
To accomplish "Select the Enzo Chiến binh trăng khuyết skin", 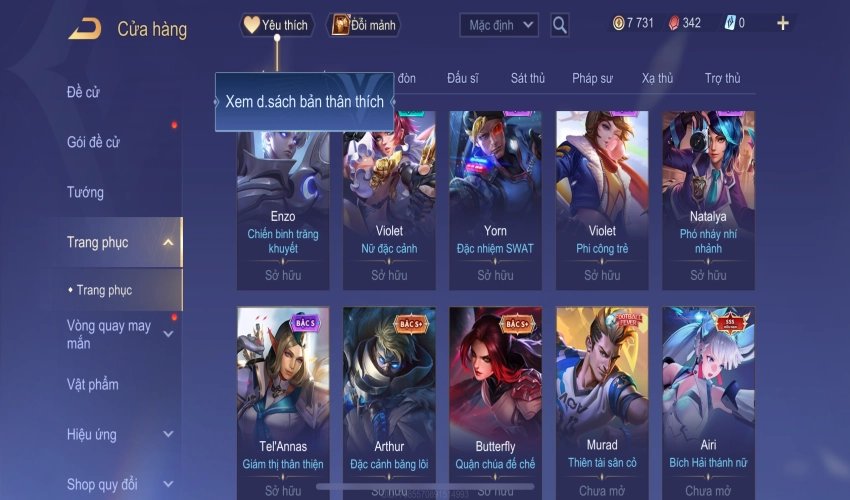I will [x=283, y=198].
